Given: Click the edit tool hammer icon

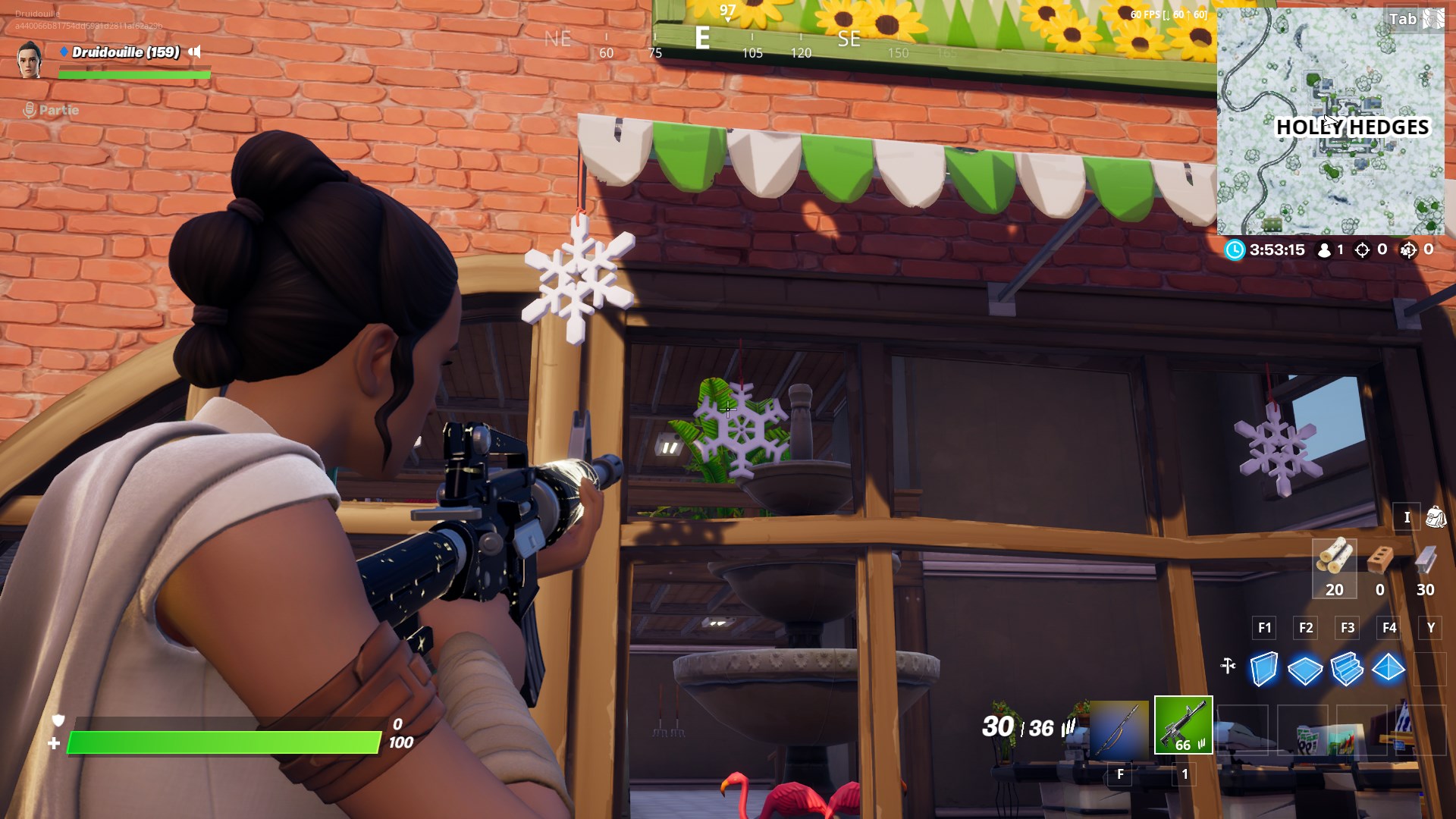Looking at the screenshot, I should (x=1228, y=667).
